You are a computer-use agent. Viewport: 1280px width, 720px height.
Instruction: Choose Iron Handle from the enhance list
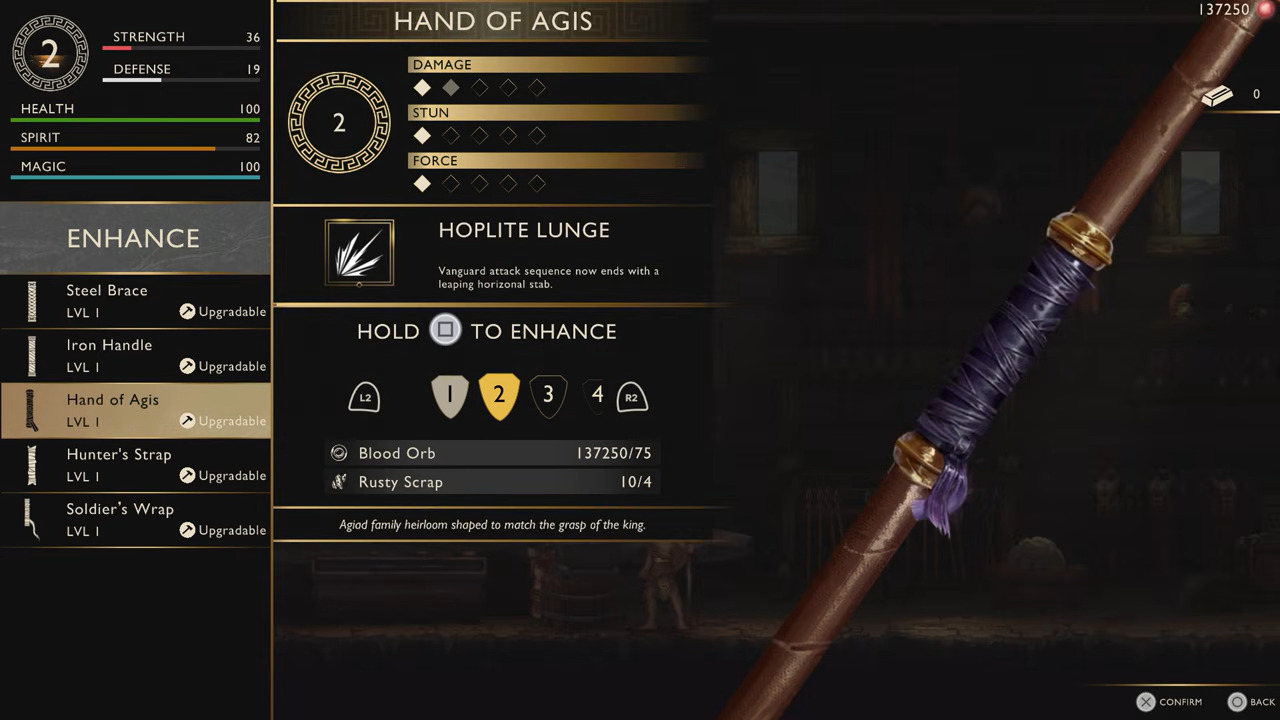click(x=135, y=356)
